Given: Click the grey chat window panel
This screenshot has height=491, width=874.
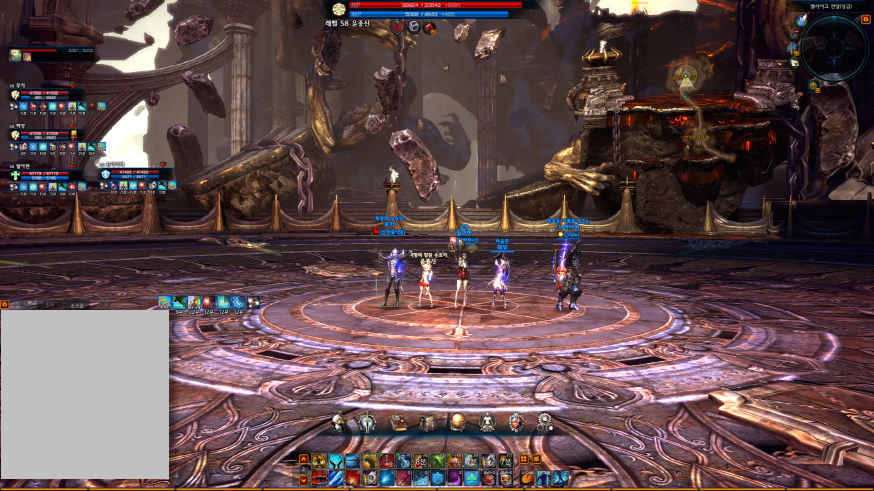Looking at the screenshot, I should [84, 394].
